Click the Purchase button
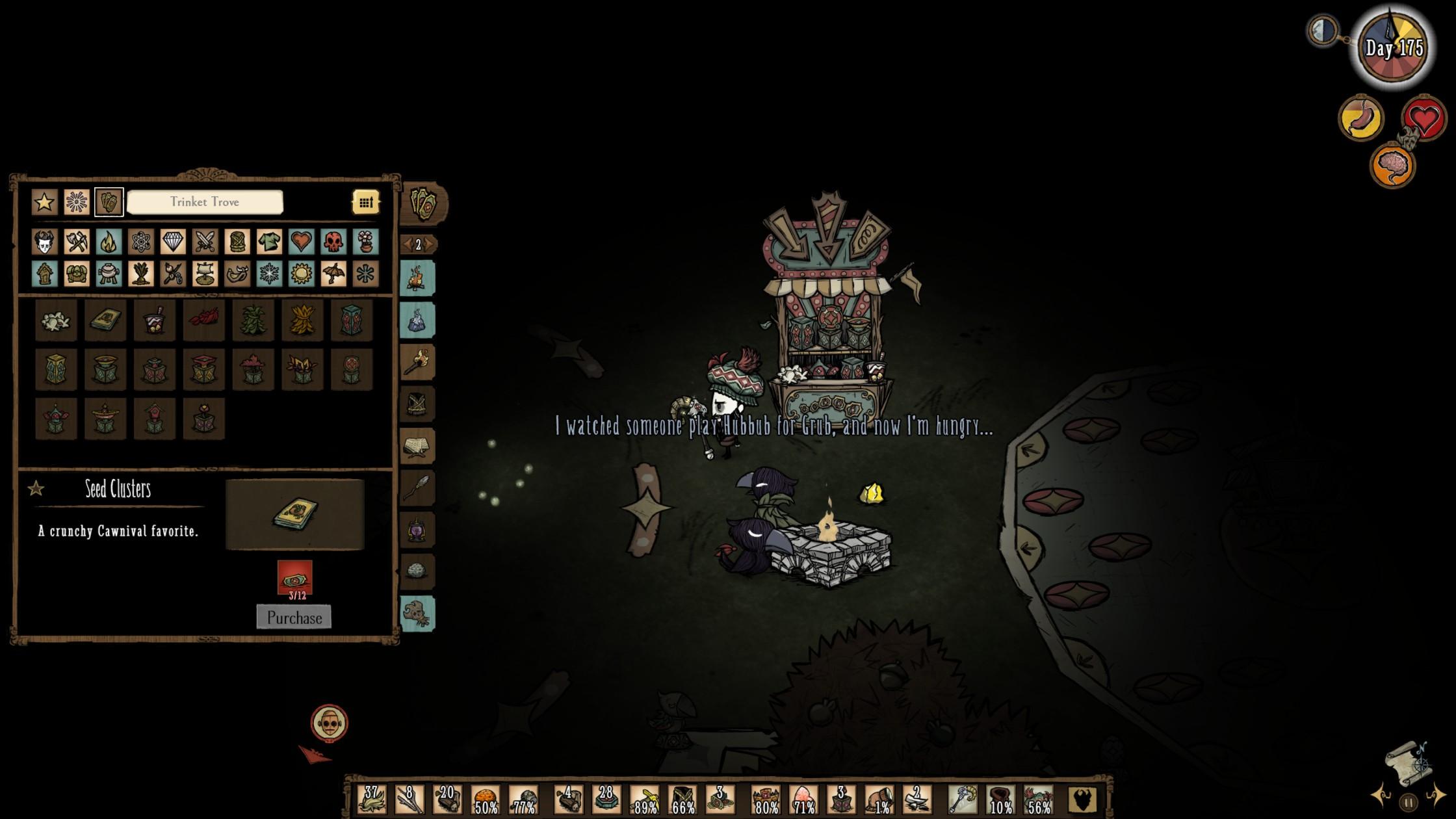The image size is (1456, 819). click(x=294, y=617)
